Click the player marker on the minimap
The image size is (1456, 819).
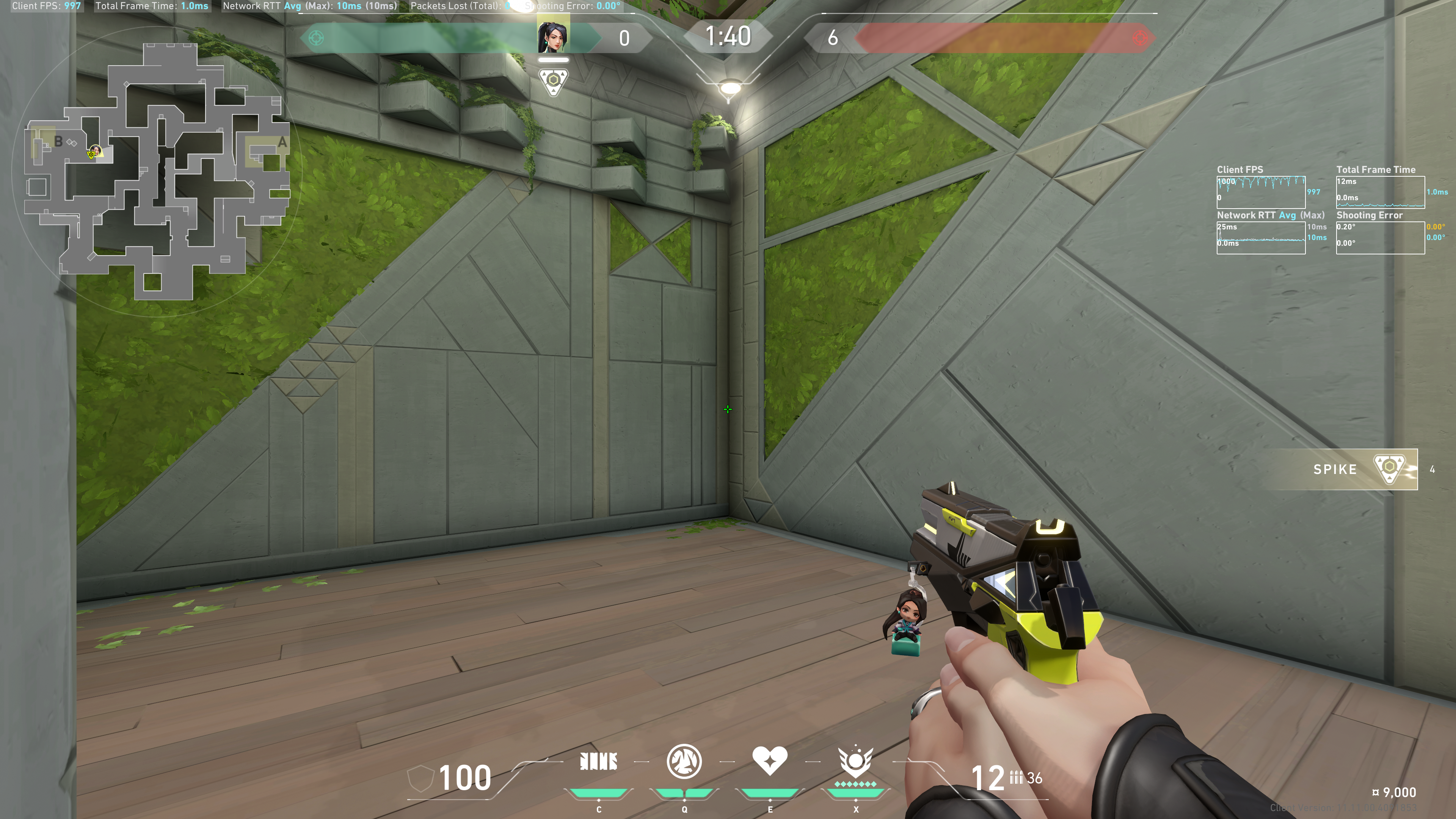tap(94, 152)
